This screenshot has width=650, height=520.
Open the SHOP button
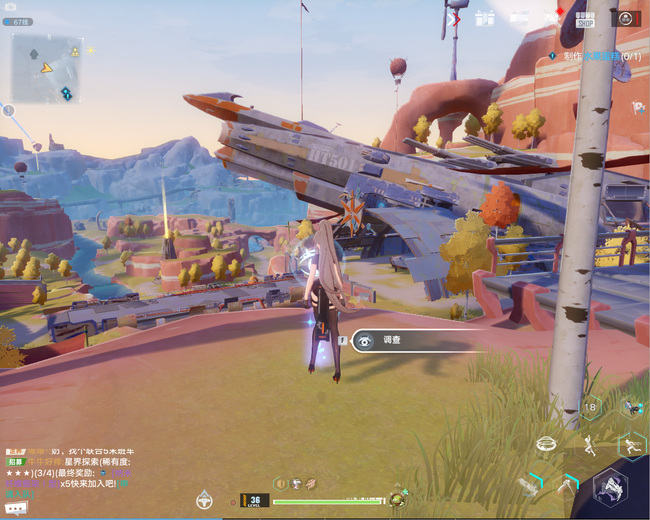pyautogui.click(x=585, y=18)
